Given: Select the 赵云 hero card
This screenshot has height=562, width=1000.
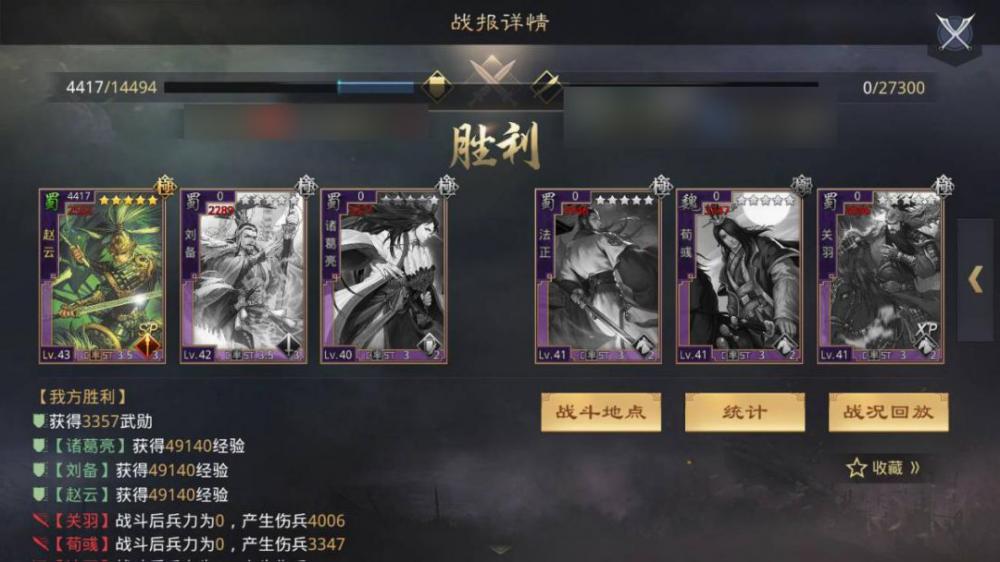Looking at the screenshot, I should click(x=101, y=275).
